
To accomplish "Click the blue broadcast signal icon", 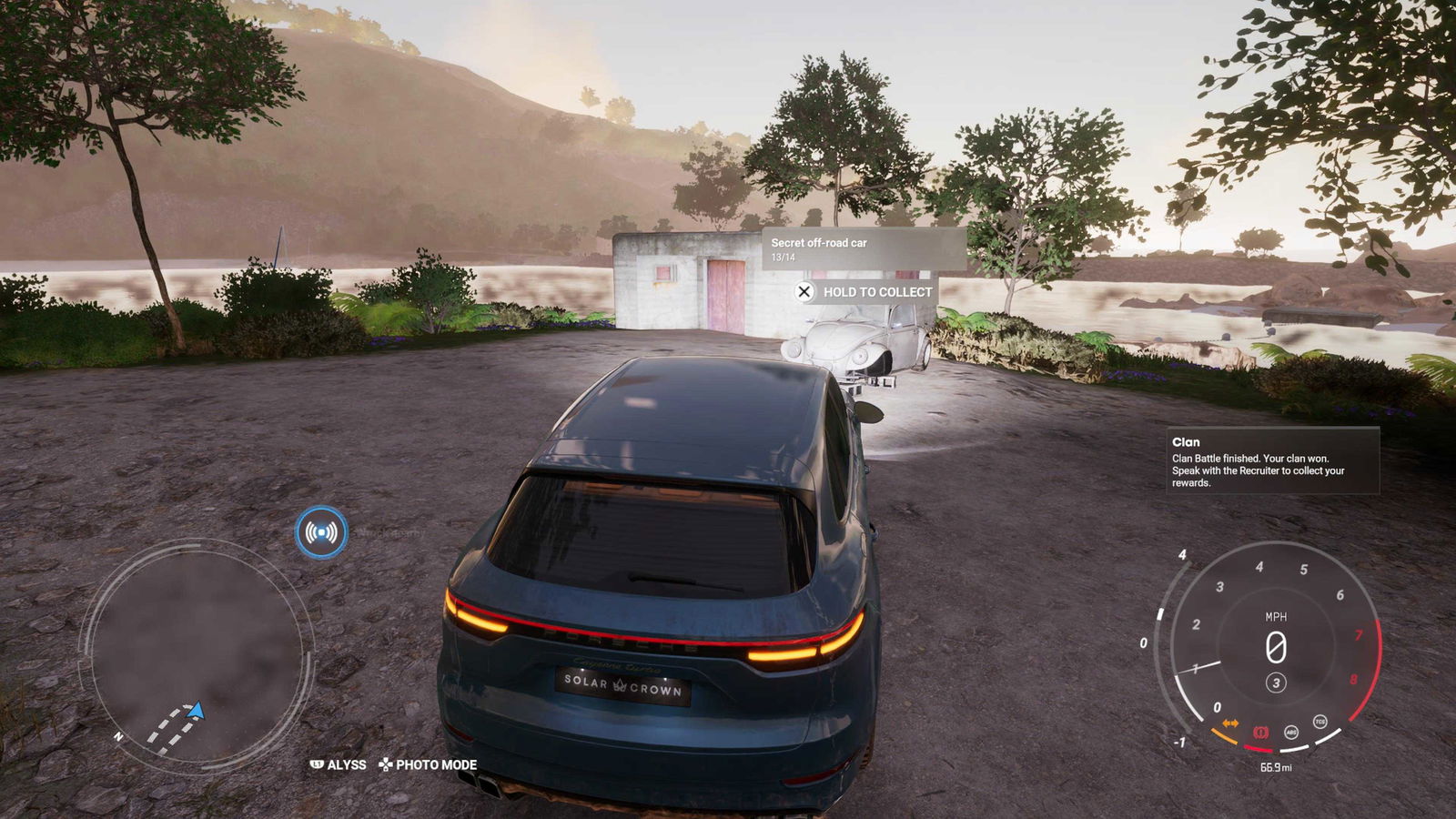I will coord(321,532).
